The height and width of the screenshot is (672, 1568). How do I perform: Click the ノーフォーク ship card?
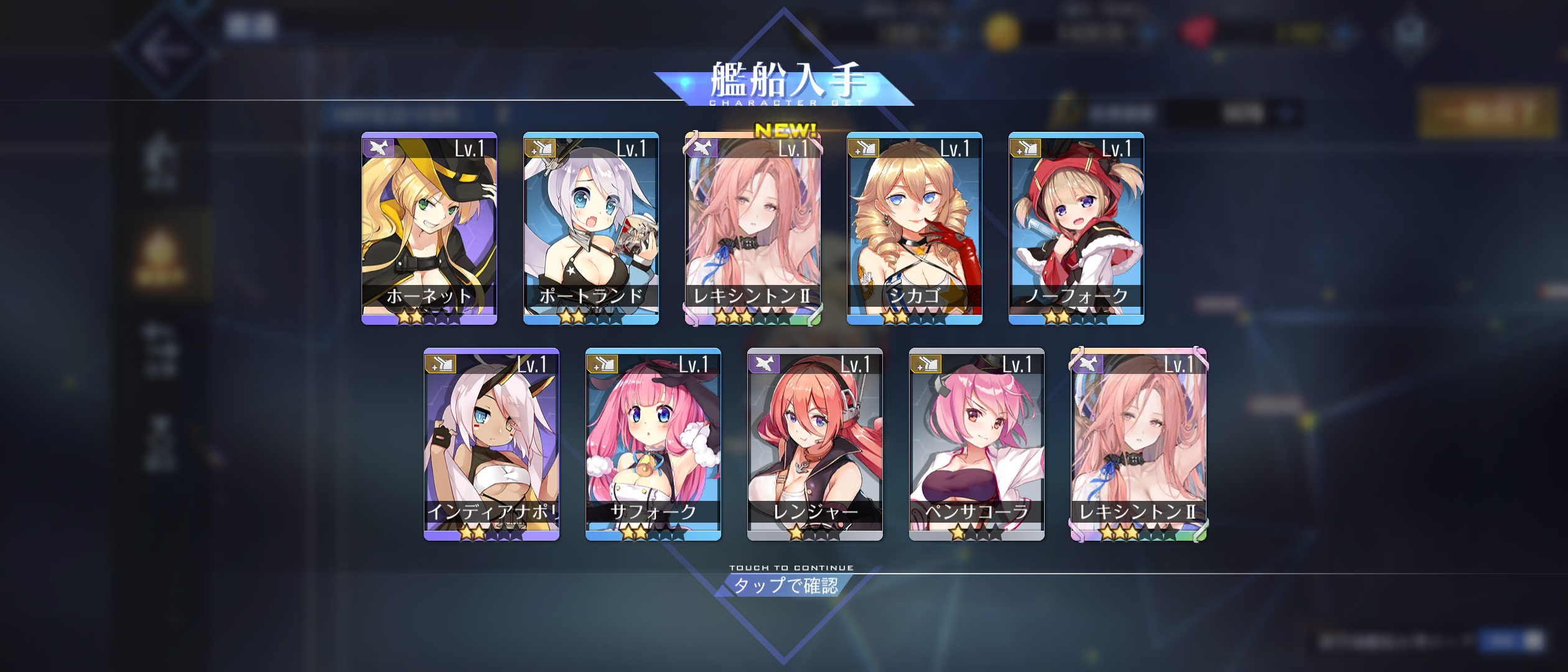tap(1076, 228)
